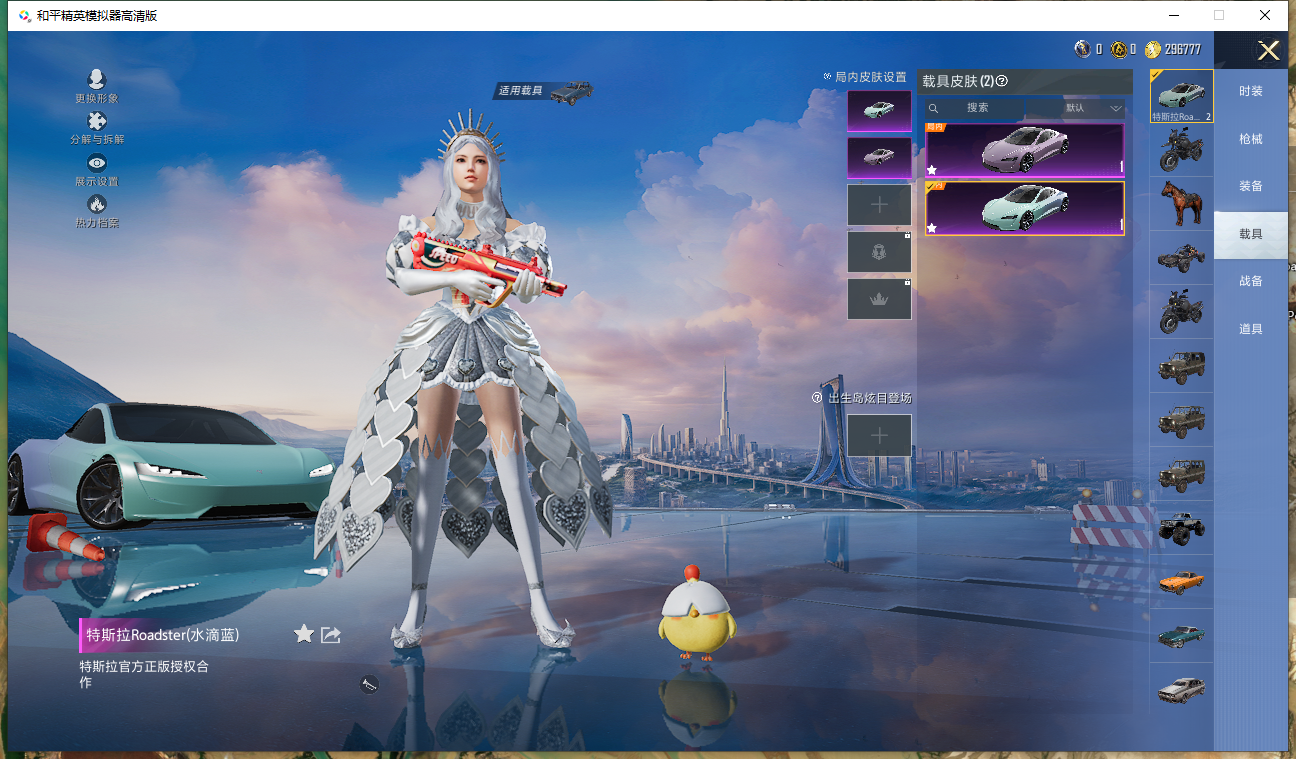The width and height of the screenshot is (1296, 759).
Task: Share the skin using the arrow icon
Action: [331, 634]
